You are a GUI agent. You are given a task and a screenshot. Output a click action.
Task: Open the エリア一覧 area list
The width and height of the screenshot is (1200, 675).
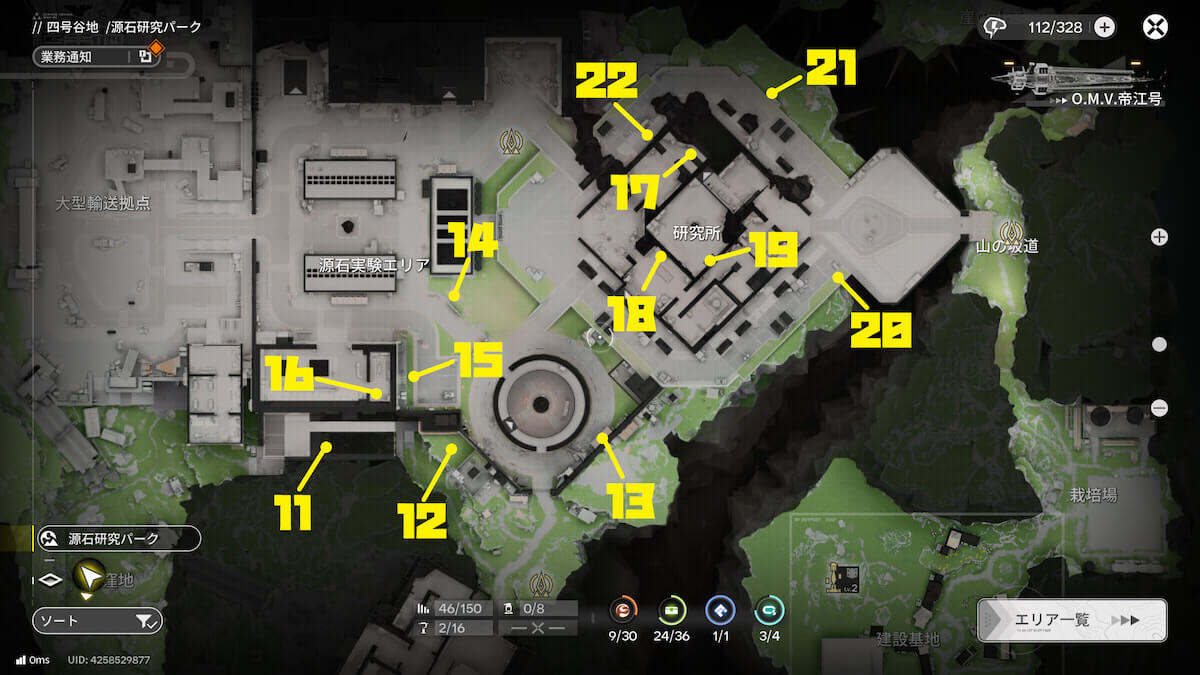pyautogui.click(x=1071, y=620)
